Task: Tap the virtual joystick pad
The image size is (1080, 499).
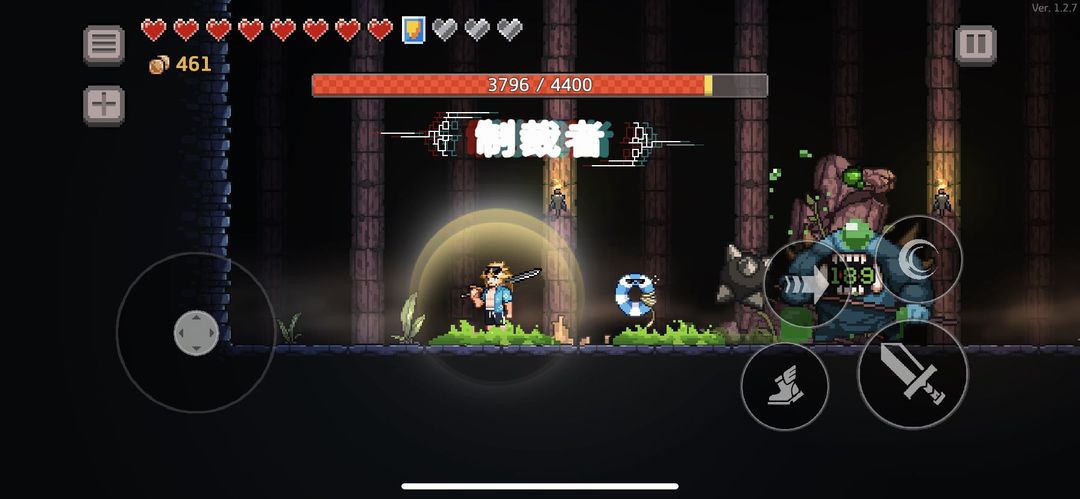Action: pyautogui.click(x=196, y=332)
